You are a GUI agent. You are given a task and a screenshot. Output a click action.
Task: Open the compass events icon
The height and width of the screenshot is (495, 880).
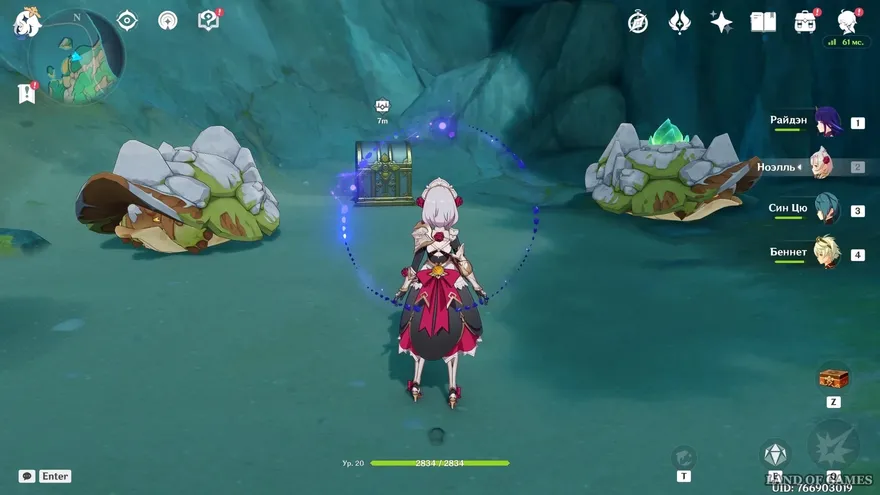pyautogui.click(x=638, y=22)
